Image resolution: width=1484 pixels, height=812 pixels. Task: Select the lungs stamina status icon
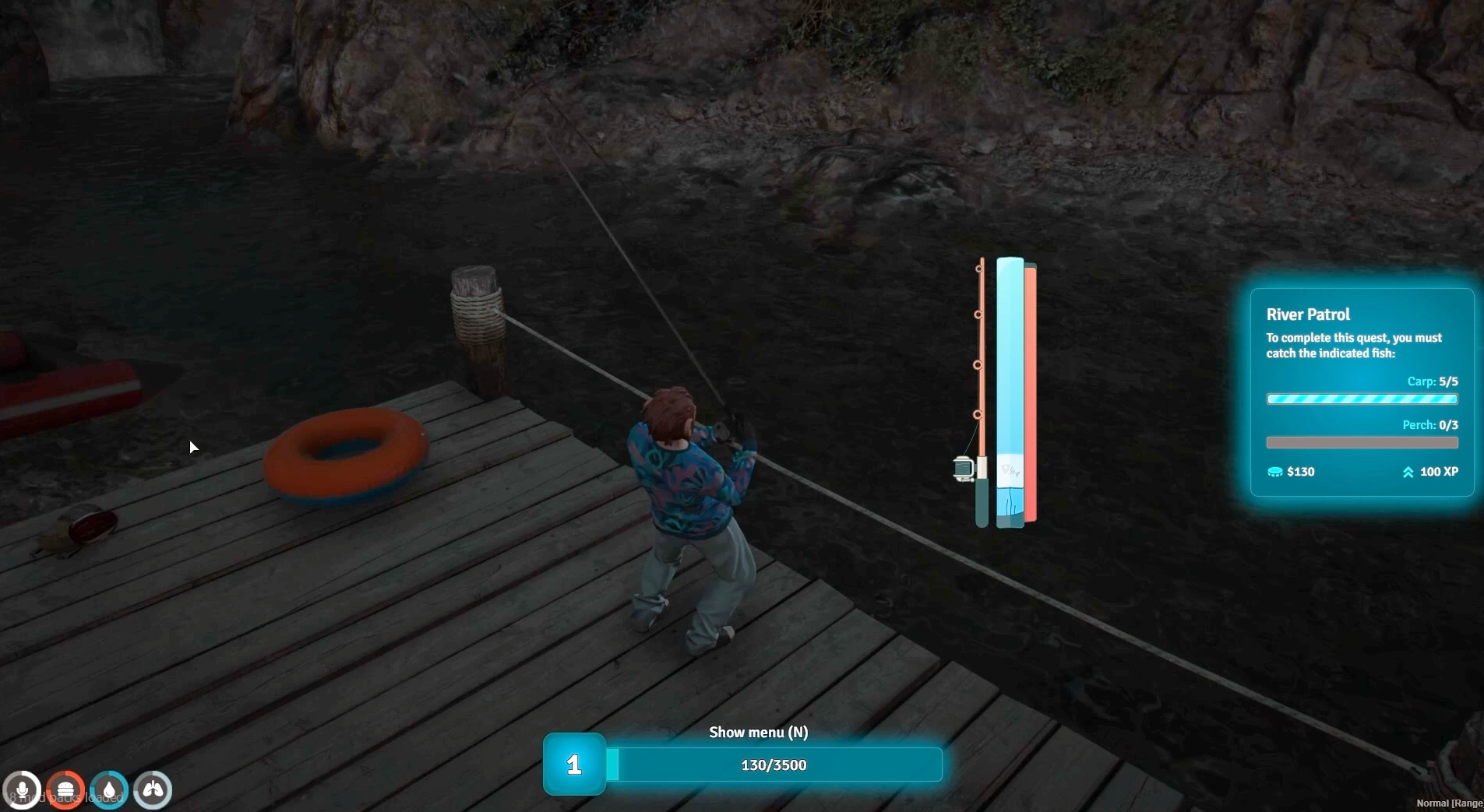[x=153, y=790]
